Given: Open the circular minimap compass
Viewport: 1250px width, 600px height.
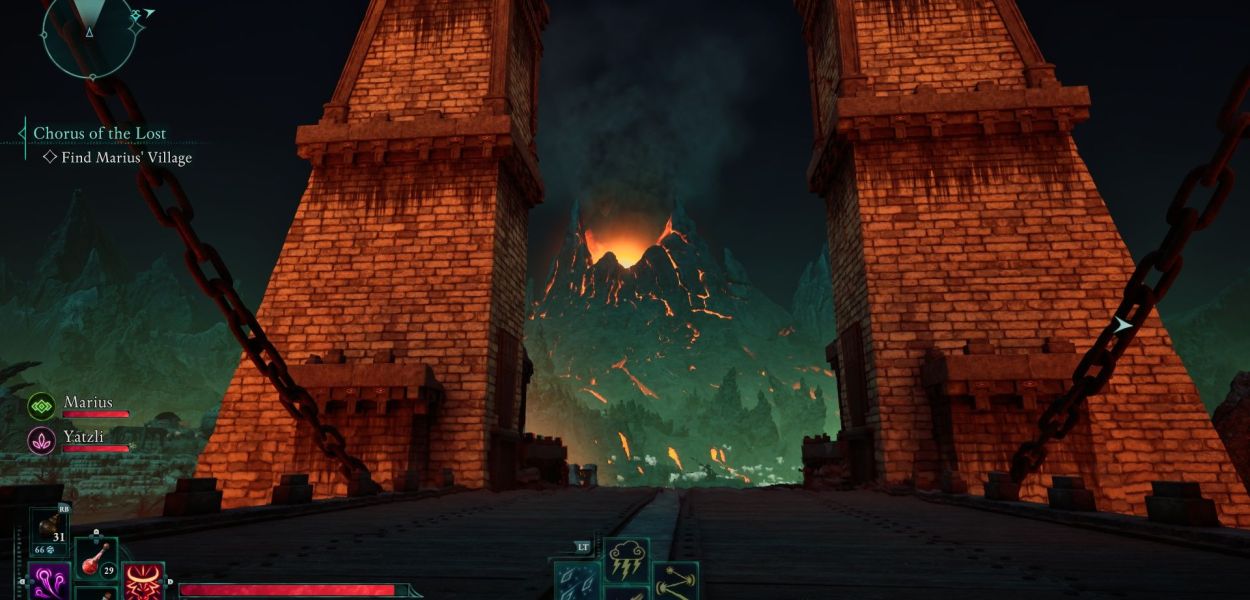Looking at the screenshot, I should pyautogui.click(x=88, y=34).
